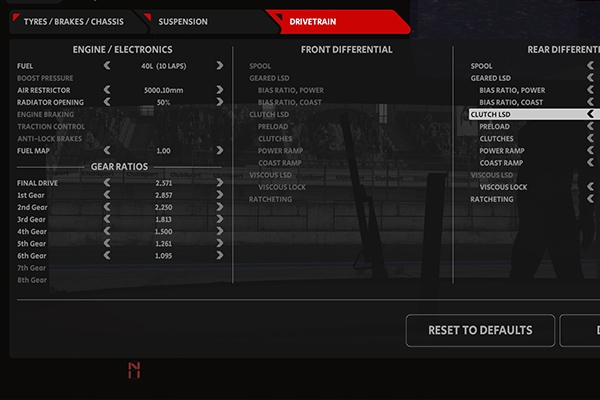Decrease the rear differential Spool setting
The image size is (600, 400).
click(591, 66)
